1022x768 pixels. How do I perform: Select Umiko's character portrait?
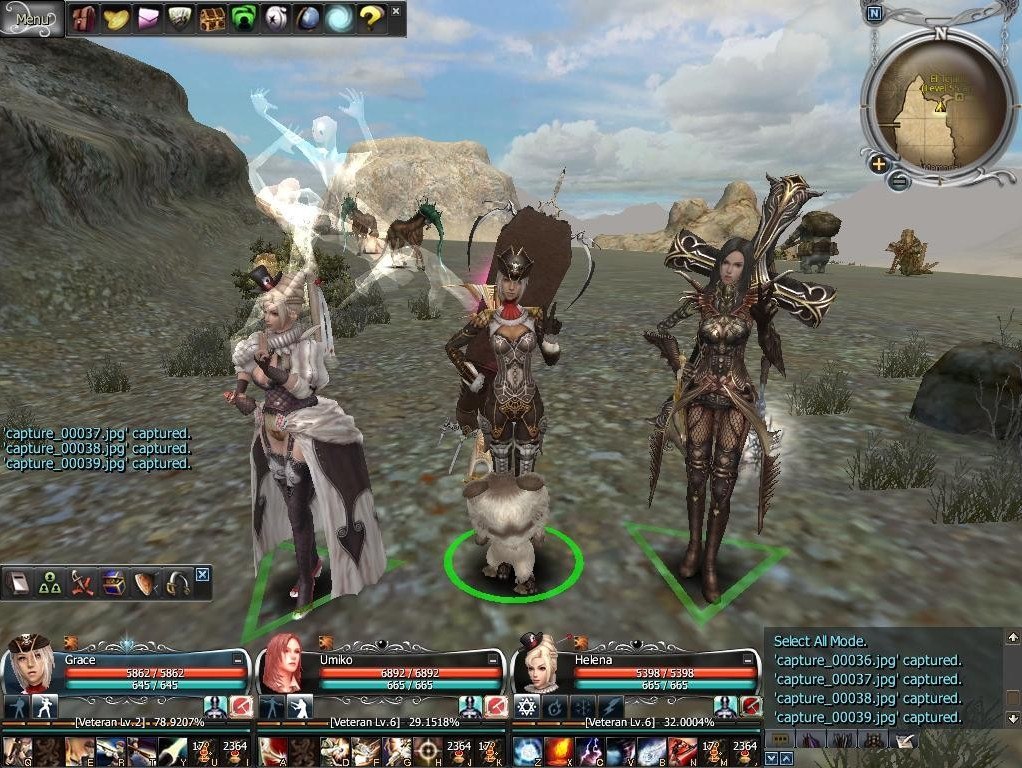click(x=283, y=663)
